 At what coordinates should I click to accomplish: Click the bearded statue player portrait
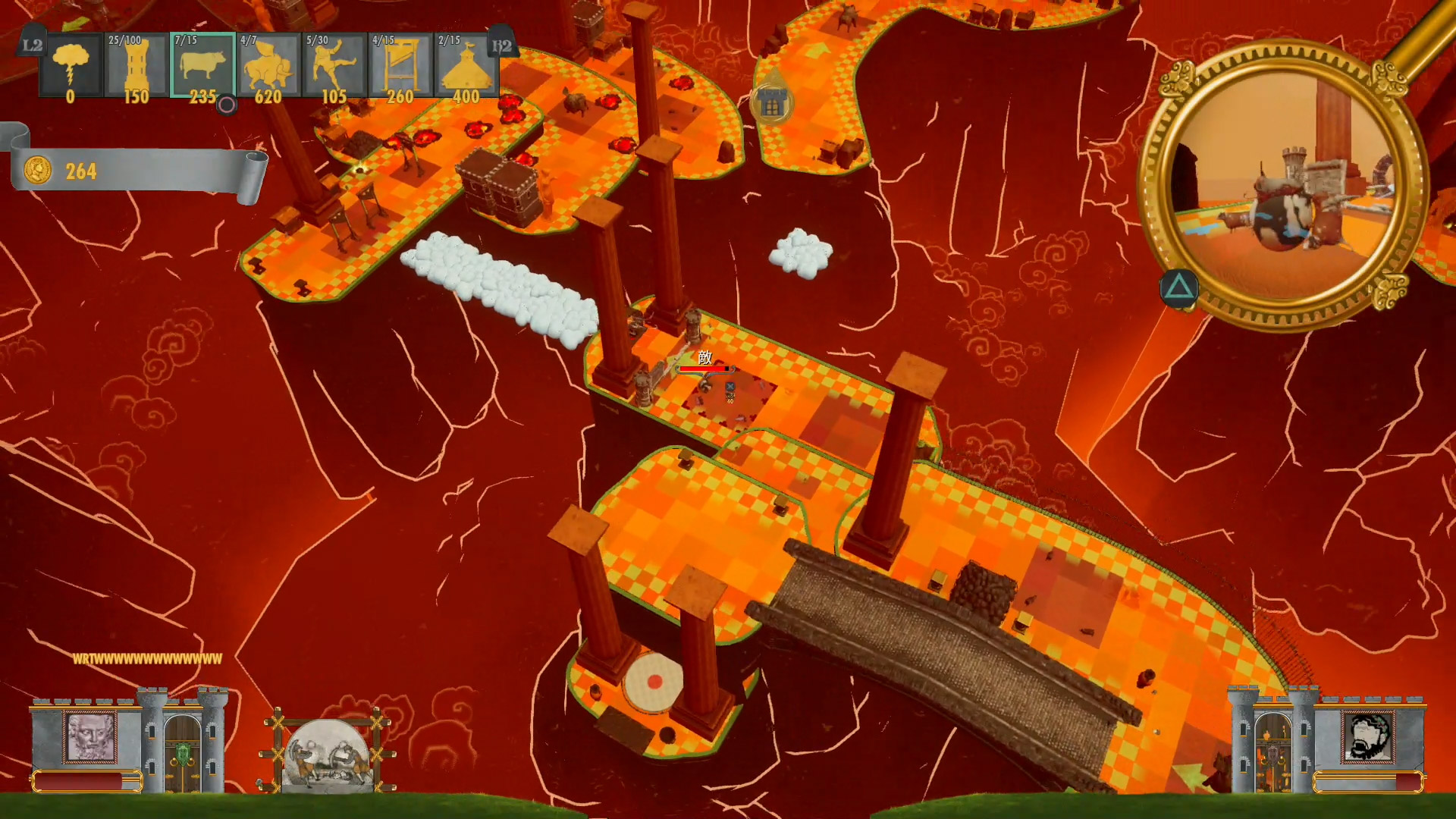(91, 736)
